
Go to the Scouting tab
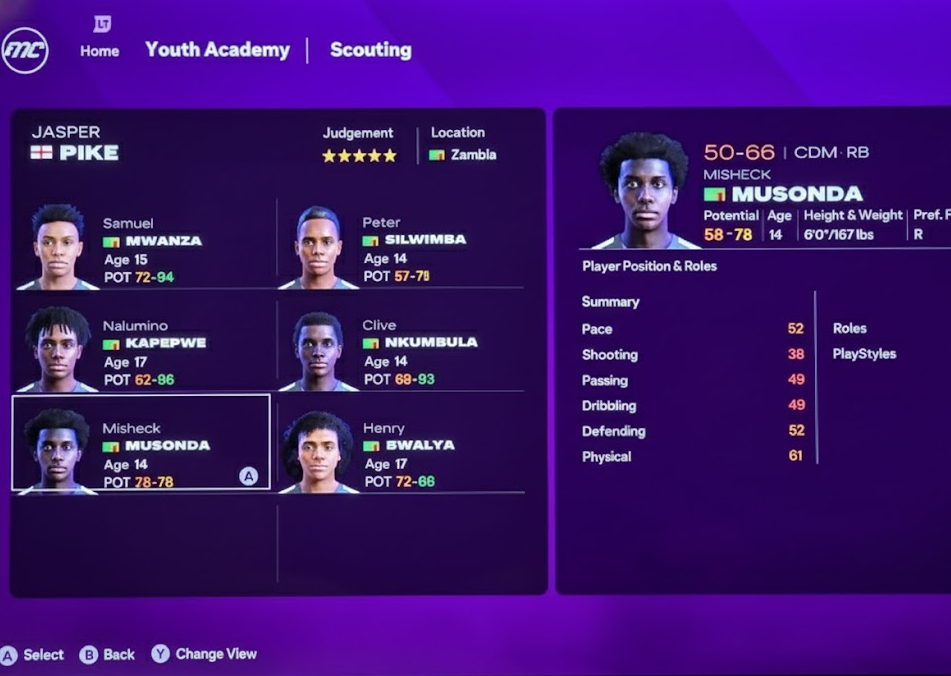tap(370, 49)
